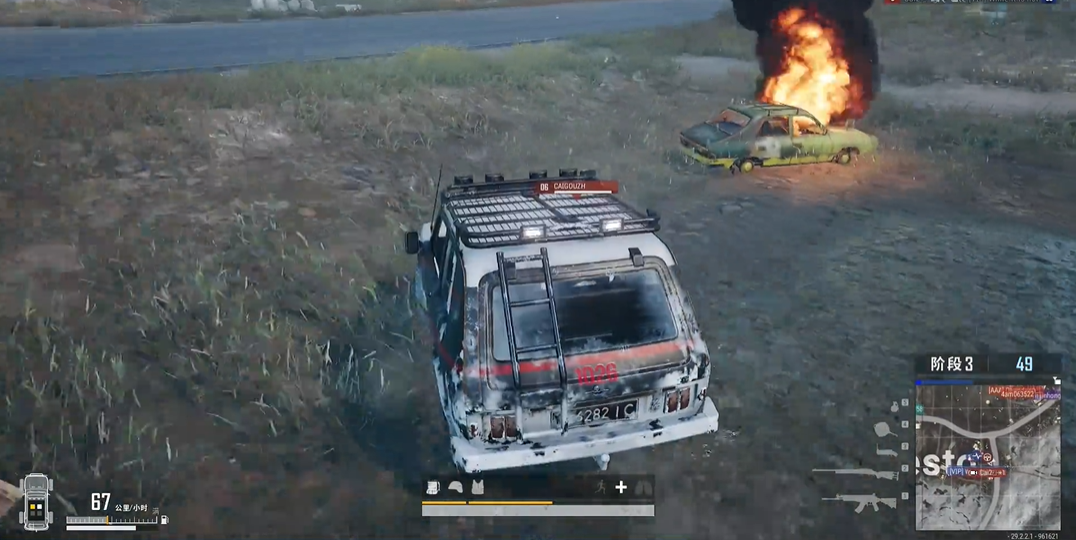The height and width of the screenshot is (540, 1076).
Task: Click the running figure boost icon
Action: click(599, 487)
